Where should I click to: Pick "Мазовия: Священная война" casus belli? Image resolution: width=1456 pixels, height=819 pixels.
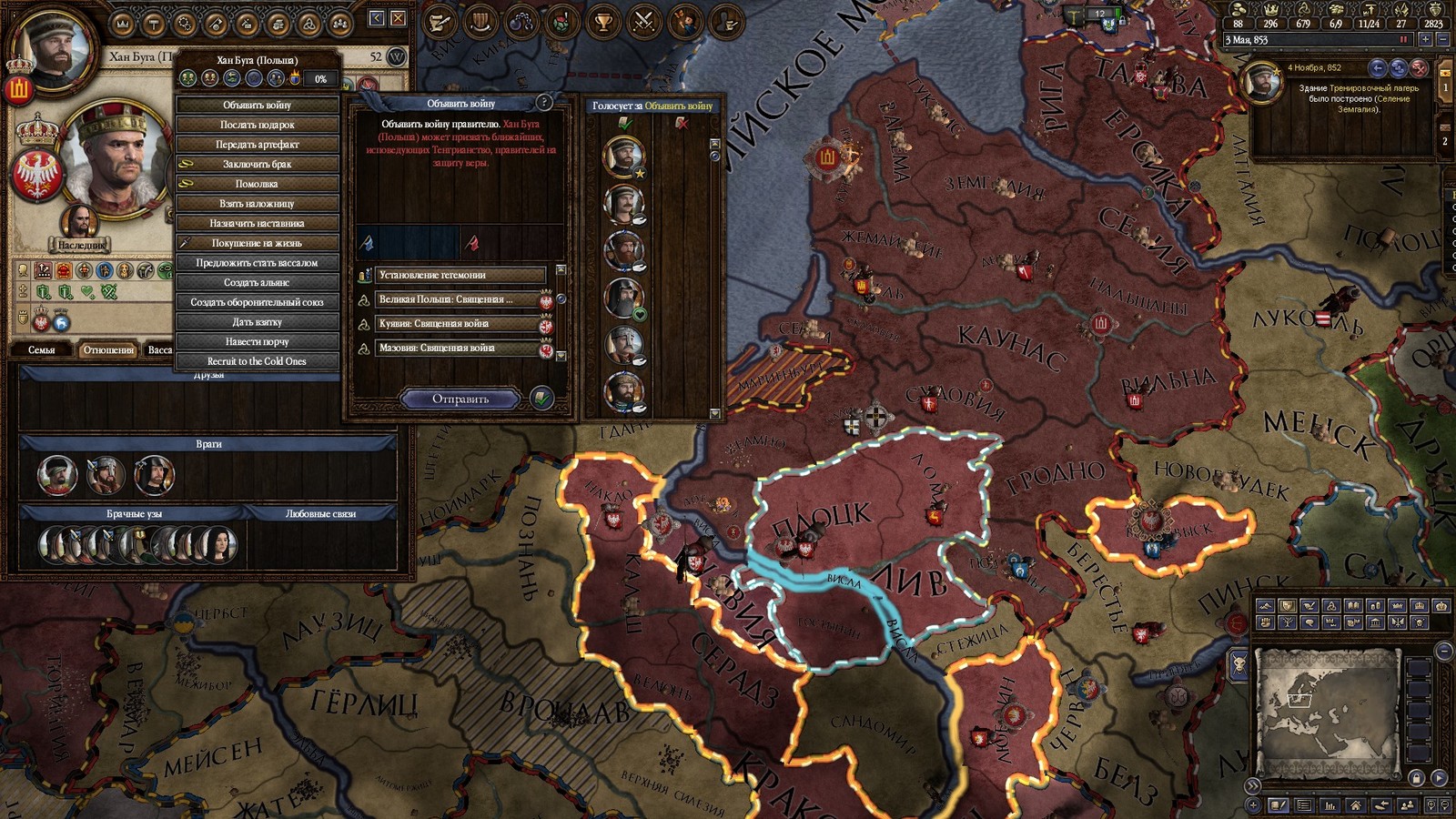coord(460,349)
